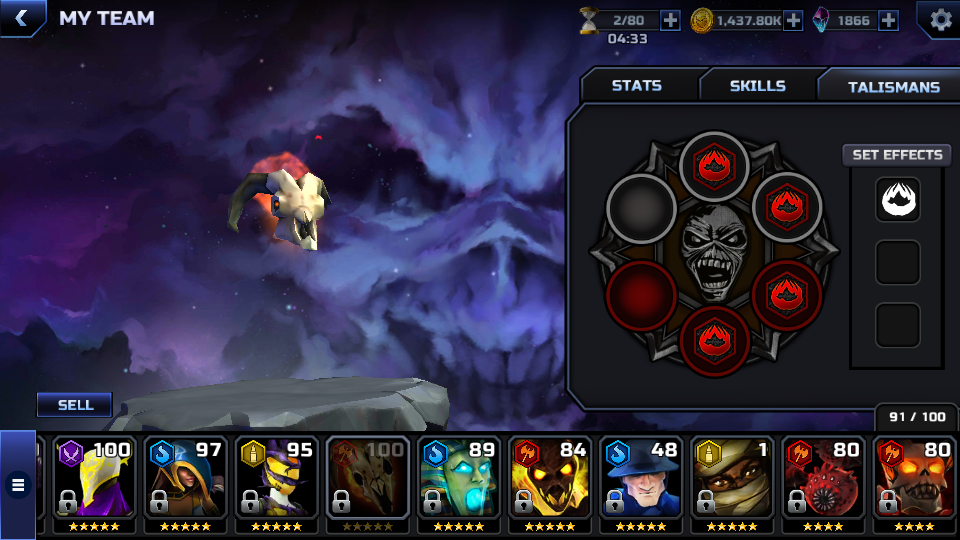This screenshot has height=540, width=960.
Task: Open the side hamburger menu
Action: (x=17, y=485)
